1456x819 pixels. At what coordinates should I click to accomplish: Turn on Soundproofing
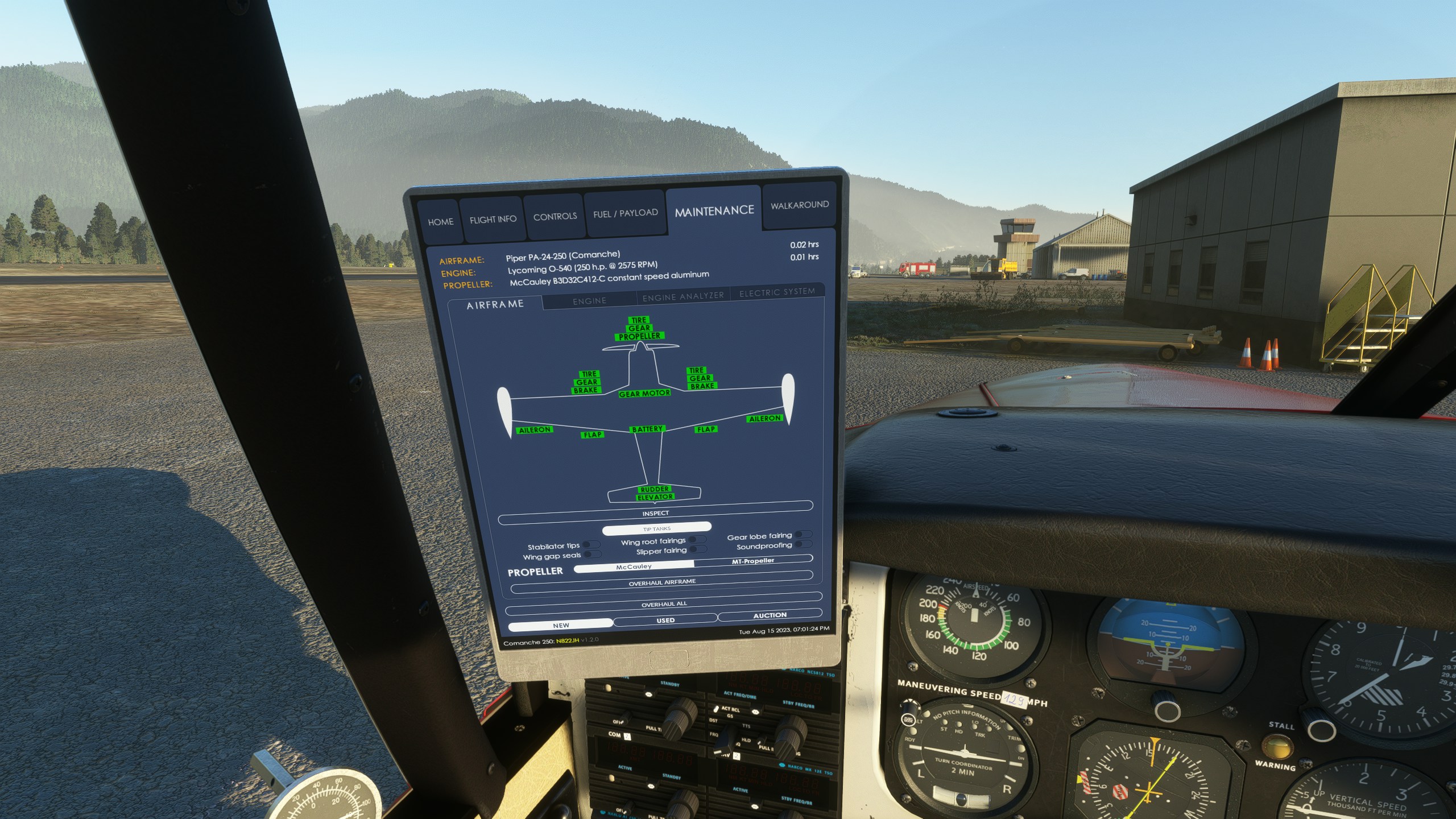(x=803, y=544)
